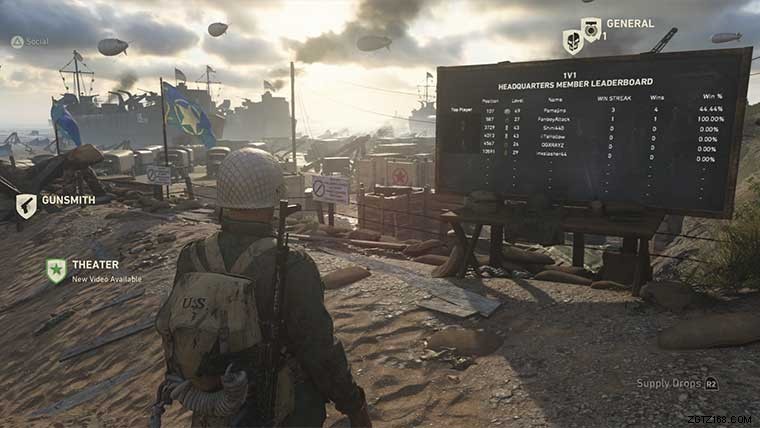This screenshot has height=428, width=760.
Task: Click the General medal shield icon
Action: tap(591, 29)
